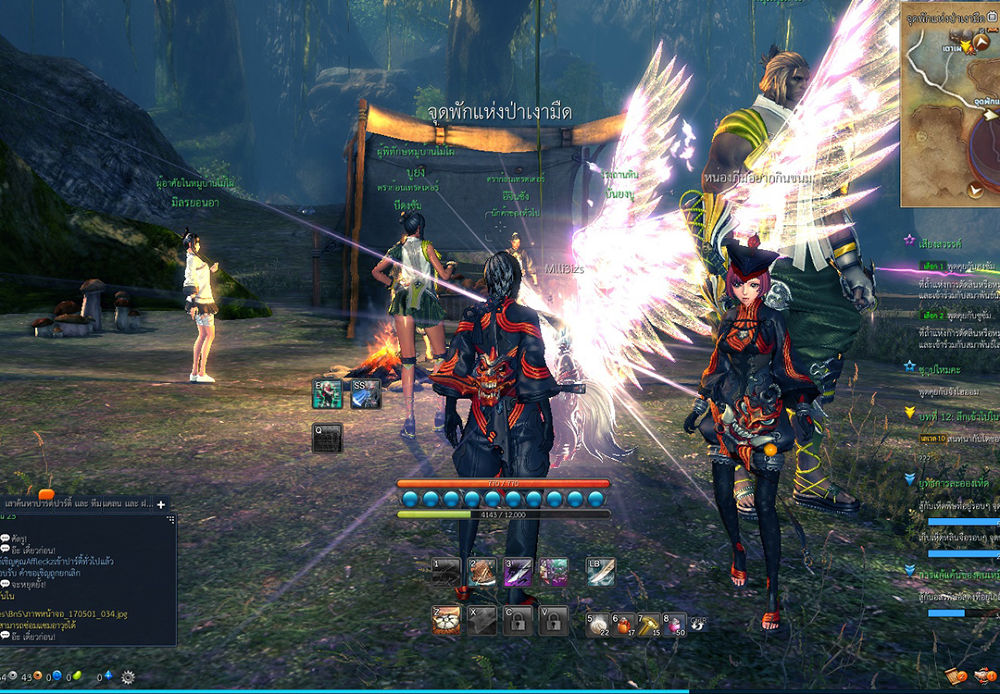The image size is (1000, 694).
Task: Activate the E skill icon
Action: coord(327,395)
